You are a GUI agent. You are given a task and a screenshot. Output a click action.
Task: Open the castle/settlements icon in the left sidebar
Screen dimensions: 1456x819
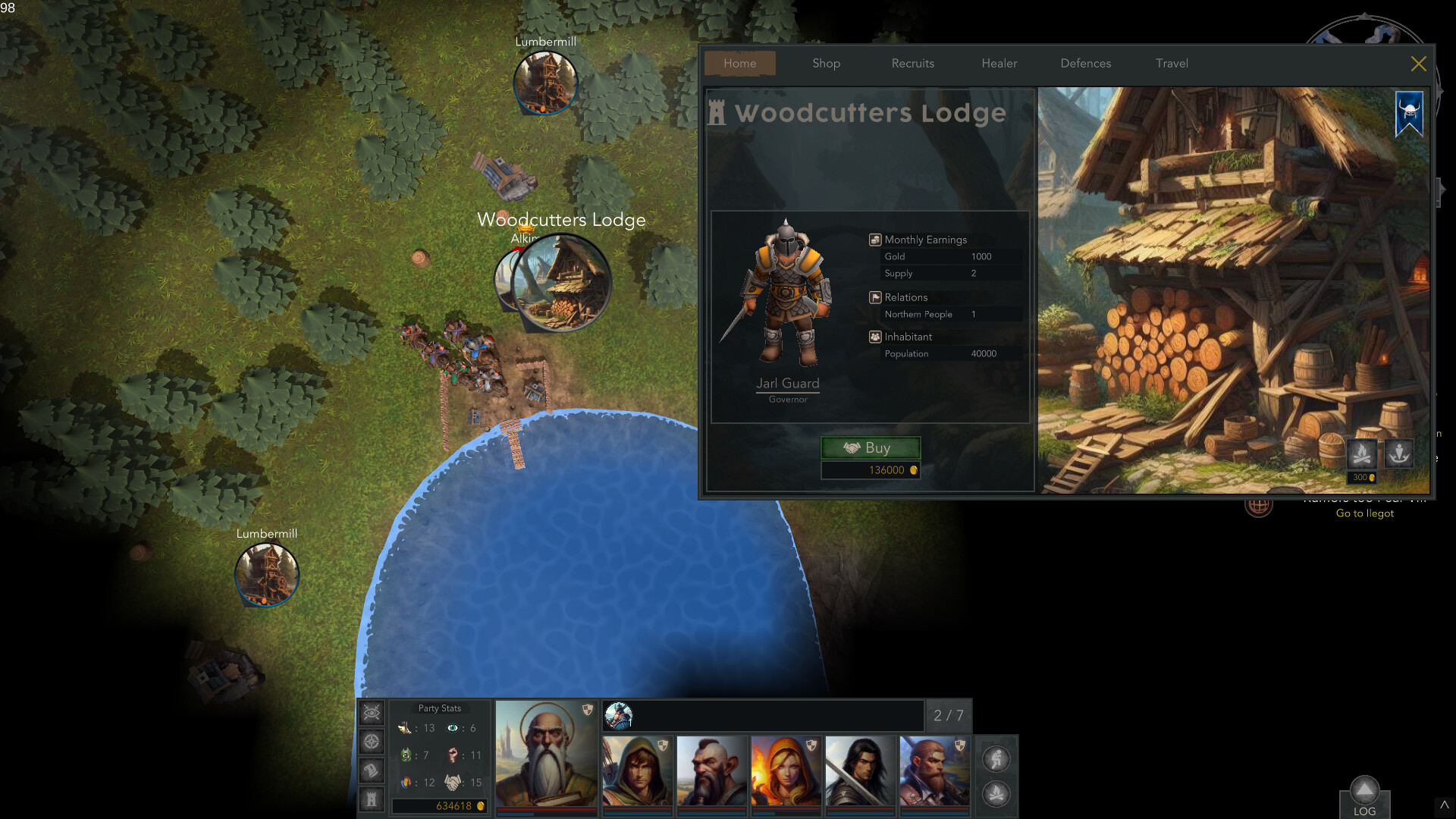pyautogui.click(x=371, y=799)
